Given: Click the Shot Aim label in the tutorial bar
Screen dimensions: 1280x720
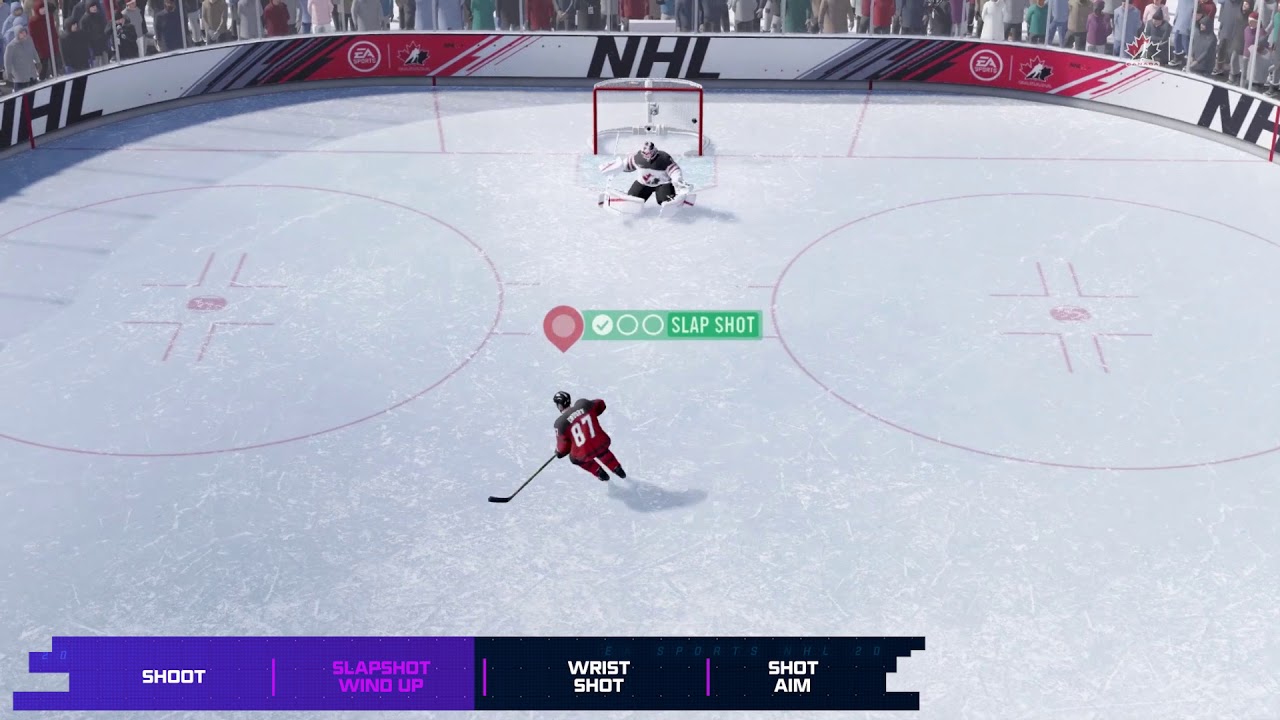Looking at the screenshot, I should pos(789,676).
